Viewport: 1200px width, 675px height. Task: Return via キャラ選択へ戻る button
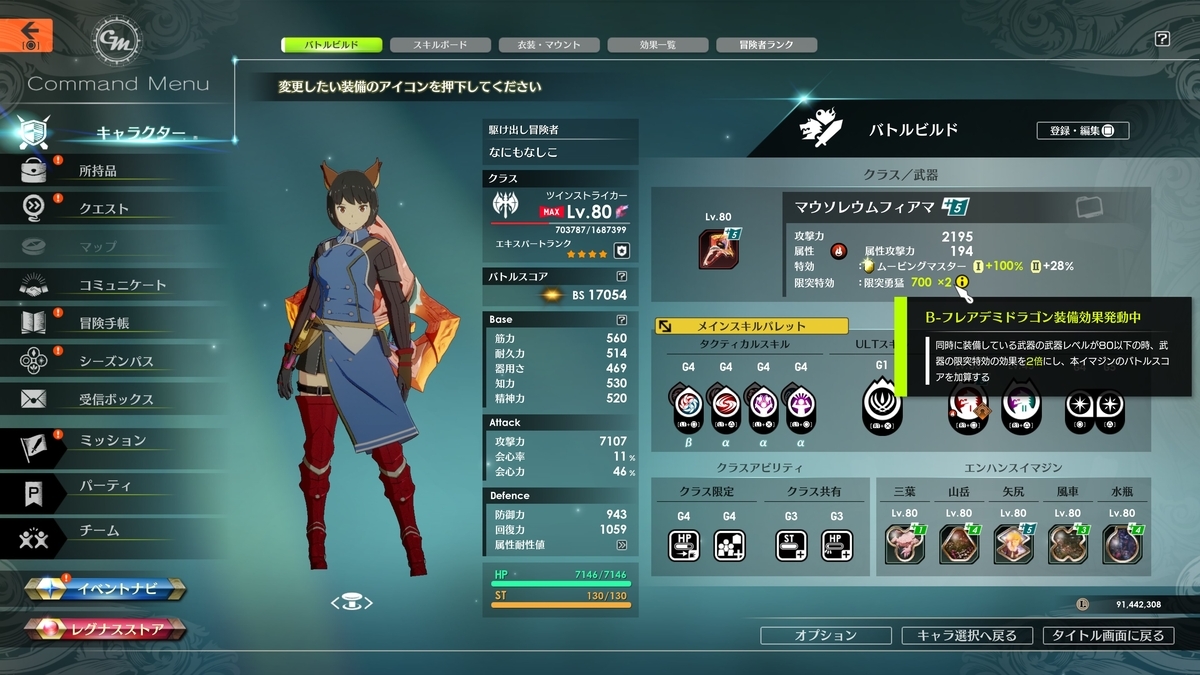[x=966, y=635]
